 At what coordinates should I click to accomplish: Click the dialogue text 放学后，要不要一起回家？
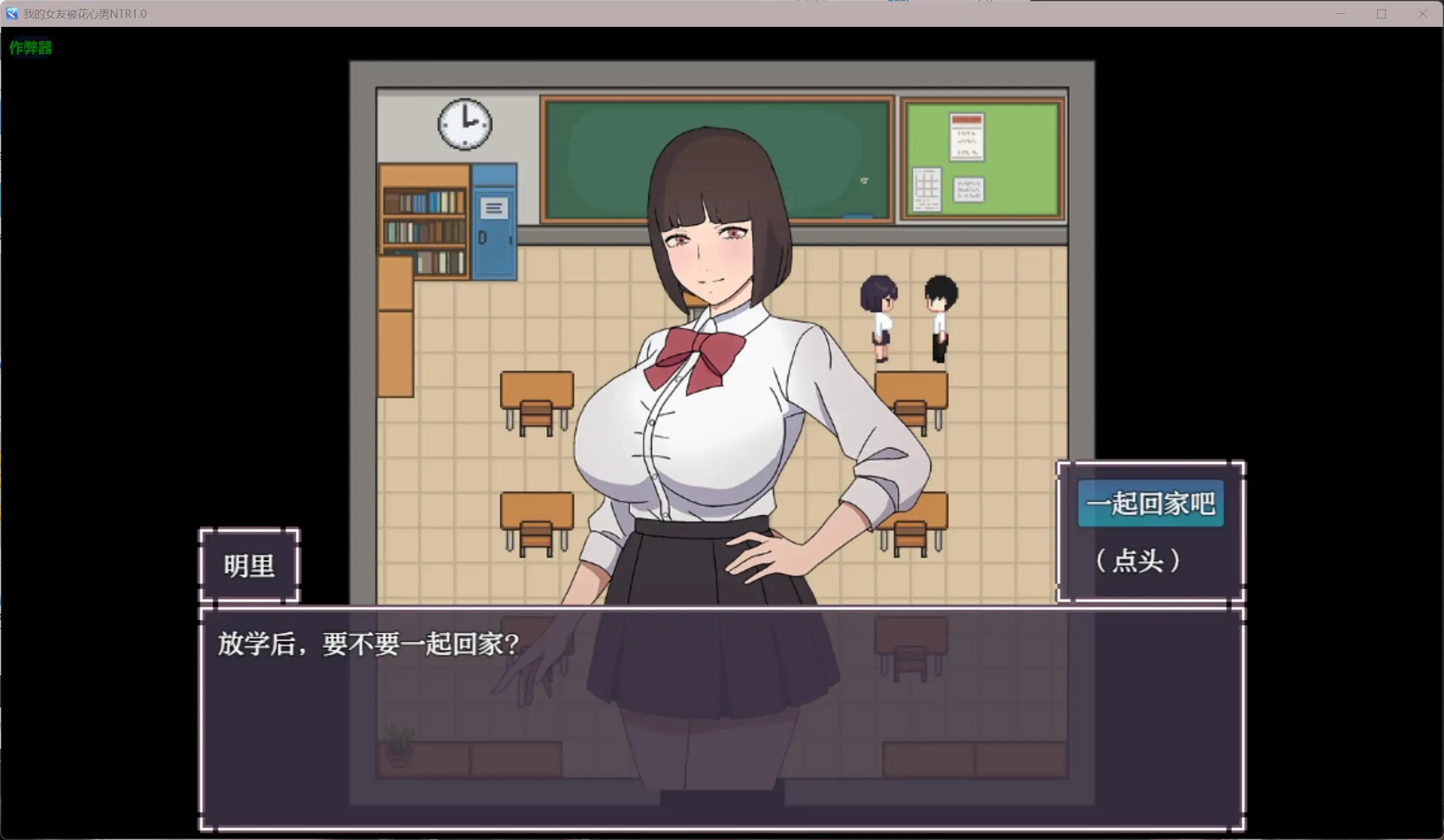click(366, 644)
